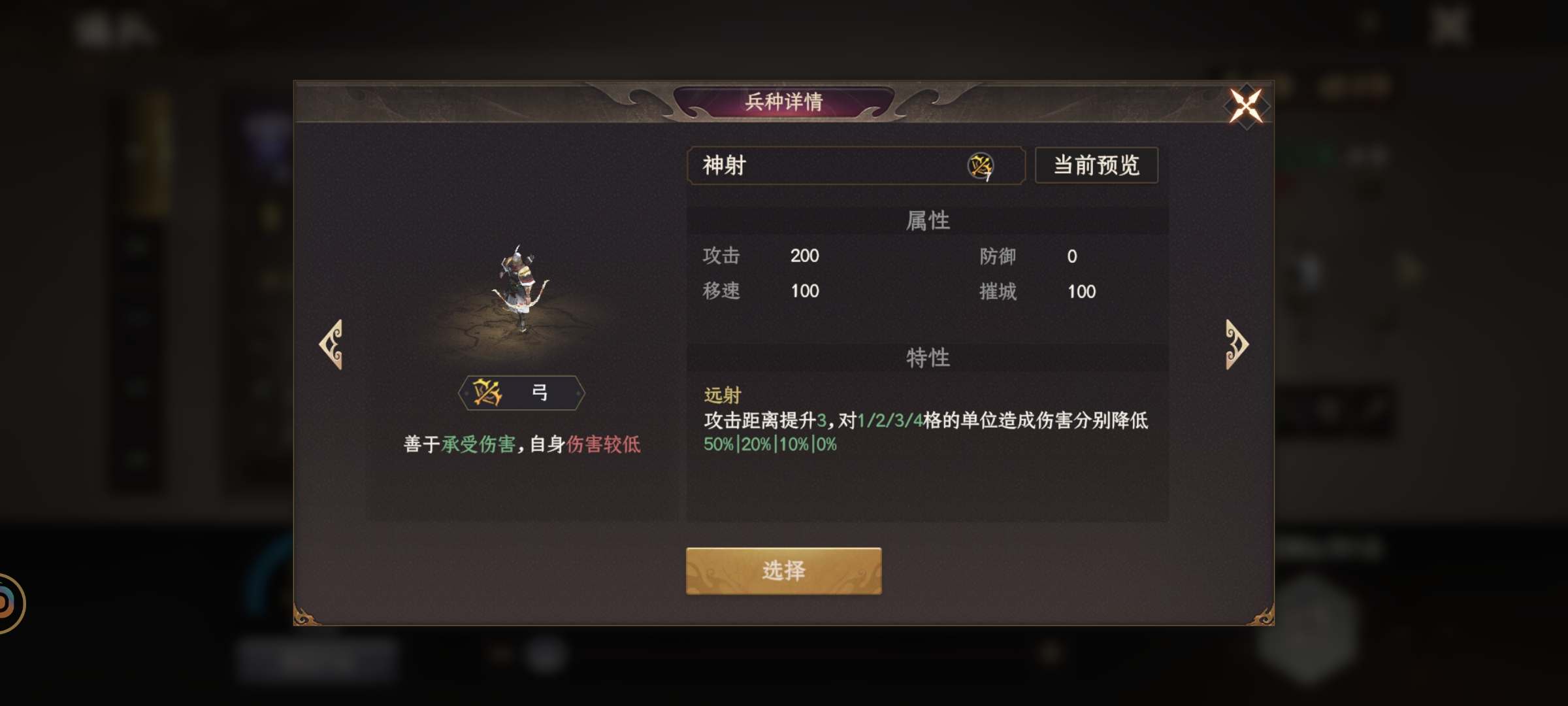Click the 摧城 value of 100
Image resolution: width=1568 pixels, height=706 pixels.
click(1081, 292)
